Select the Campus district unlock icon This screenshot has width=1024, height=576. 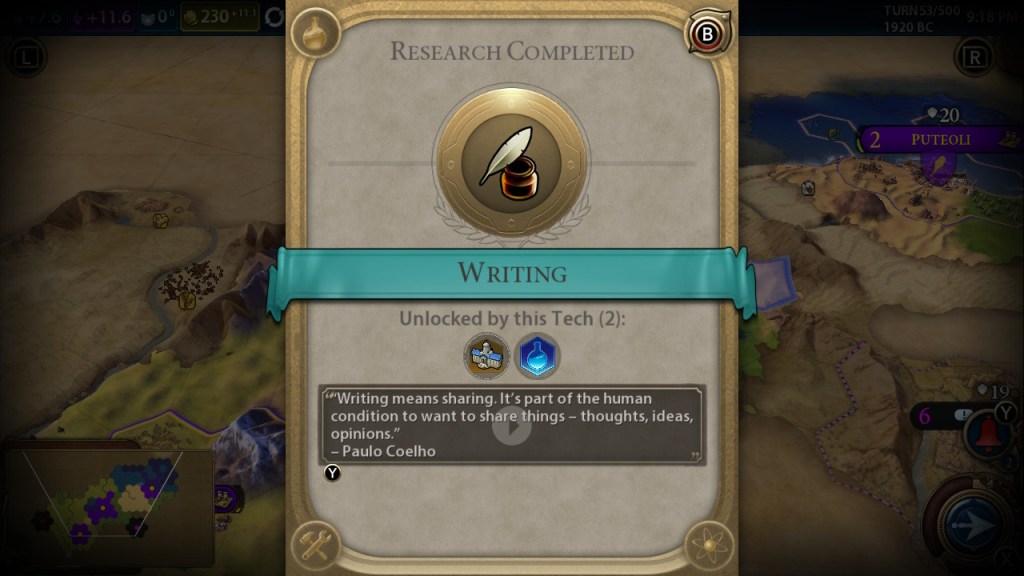[487, 356]
